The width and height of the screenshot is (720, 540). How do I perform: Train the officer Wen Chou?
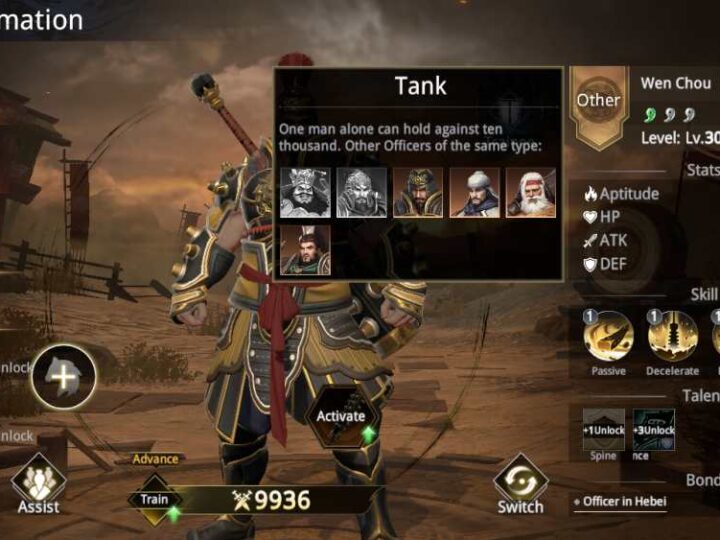click(155, 499)
